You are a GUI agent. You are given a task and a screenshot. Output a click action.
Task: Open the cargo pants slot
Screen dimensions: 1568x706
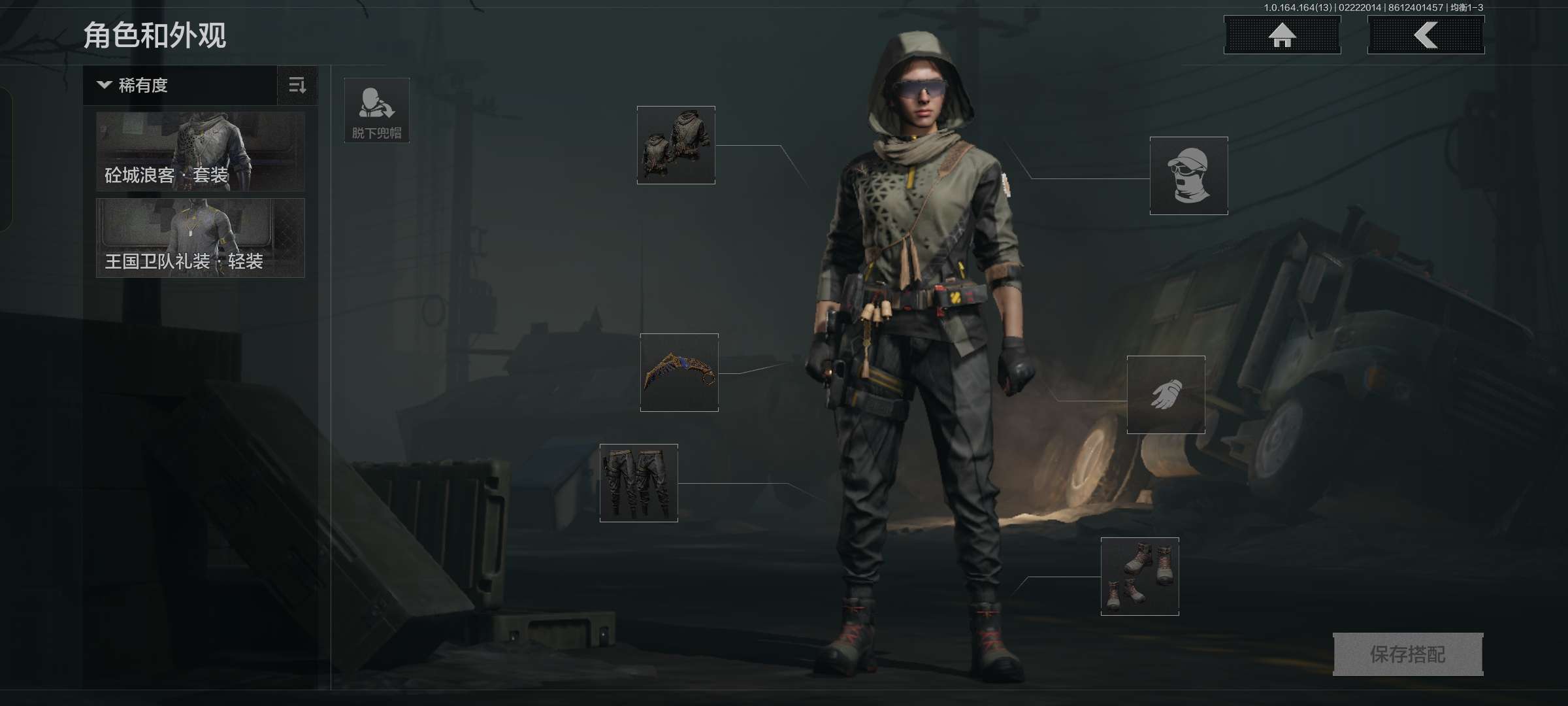pos(639,483)
